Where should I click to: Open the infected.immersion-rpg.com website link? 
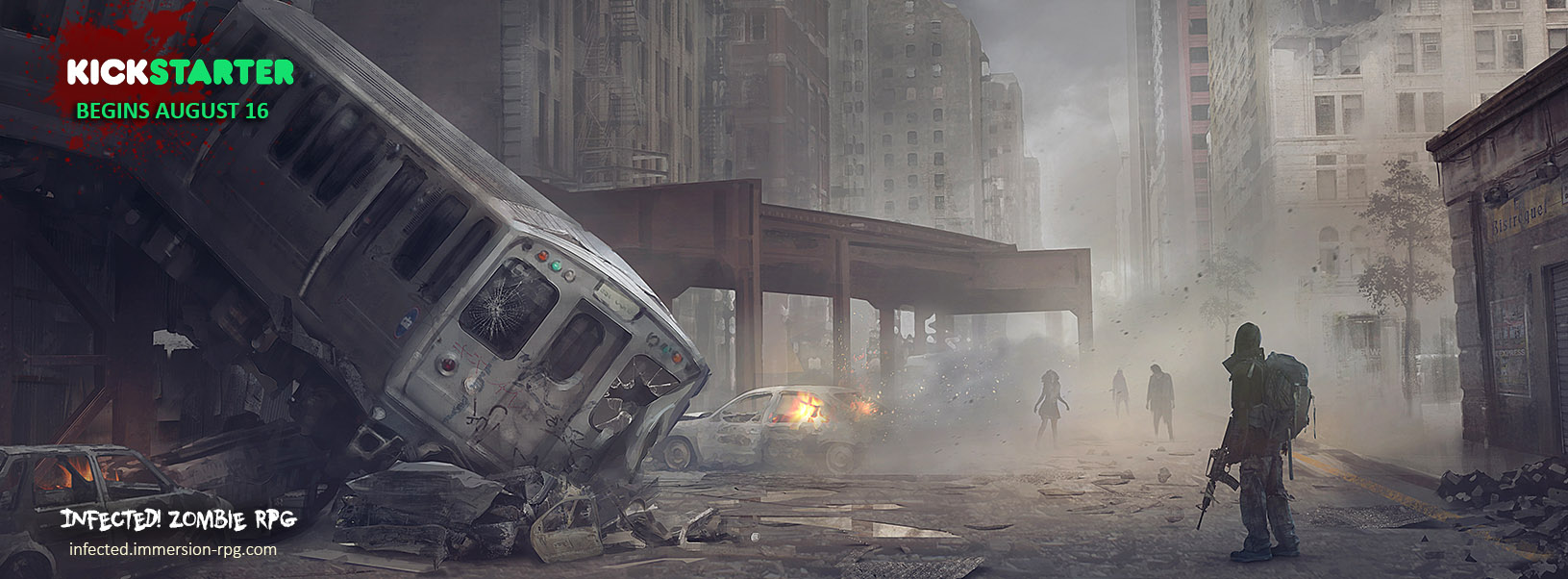[x=173, y=549]
